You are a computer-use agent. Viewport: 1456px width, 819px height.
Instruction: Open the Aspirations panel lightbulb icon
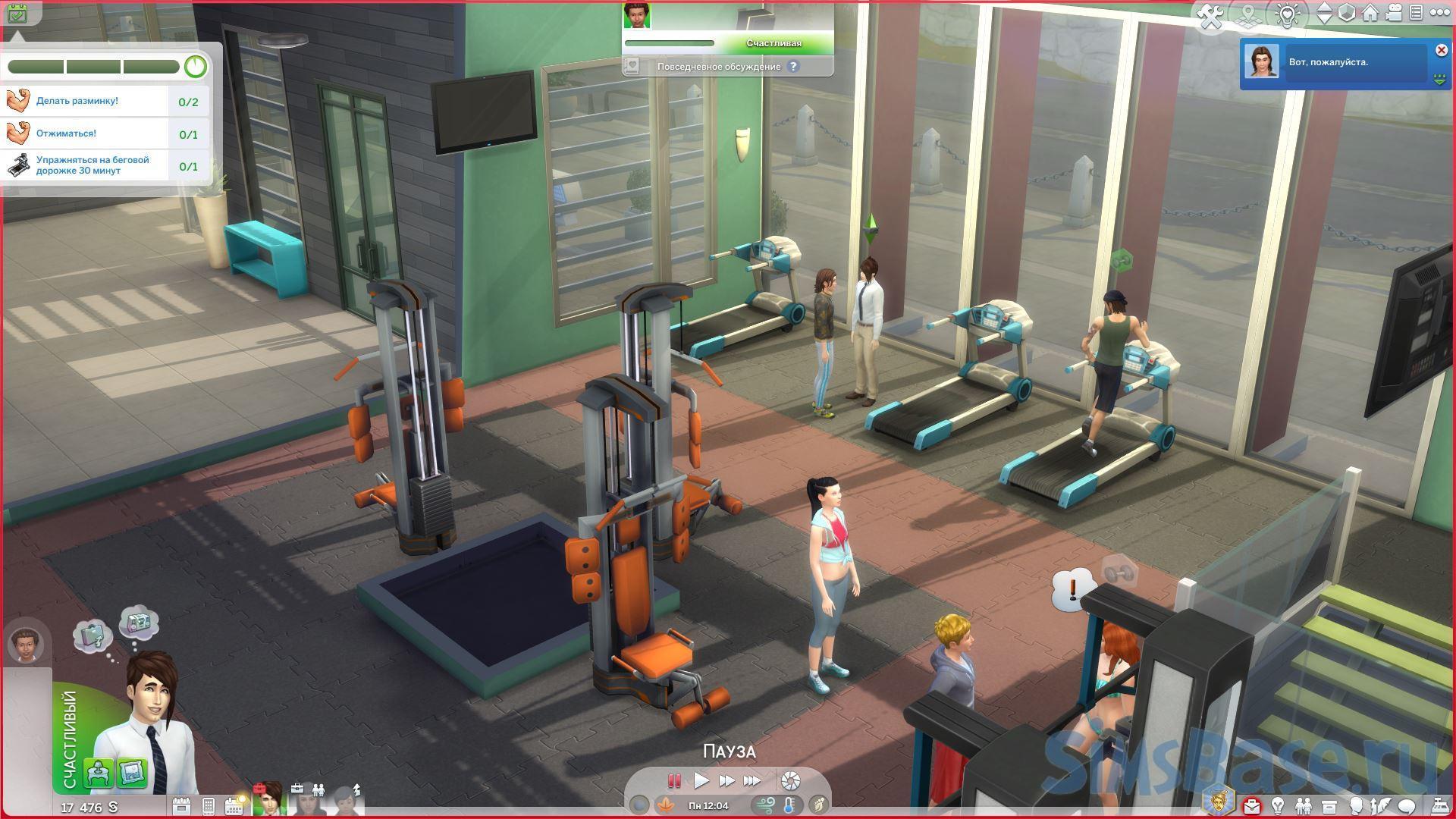pos(1278,805)
